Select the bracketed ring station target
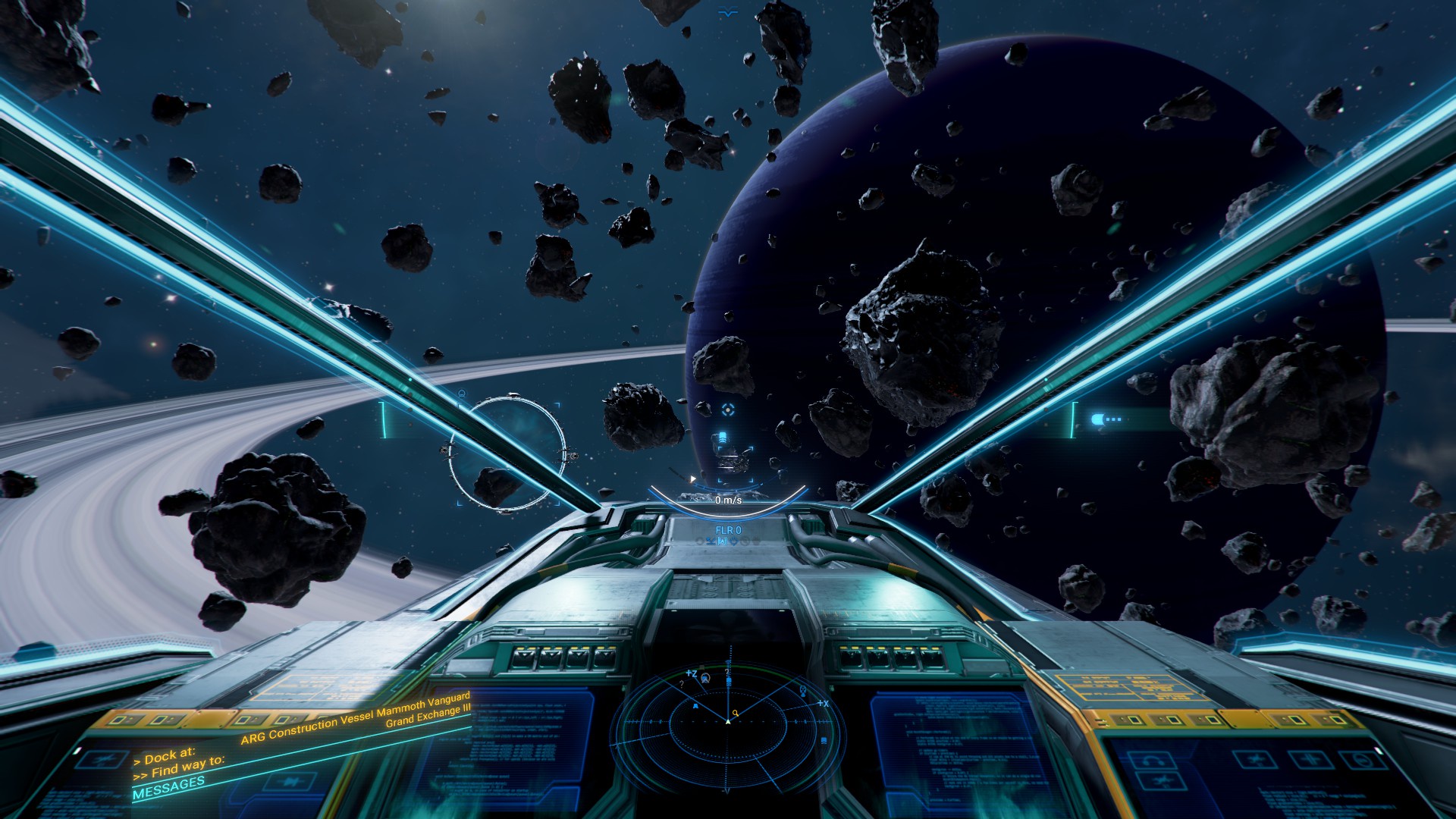 507,453
